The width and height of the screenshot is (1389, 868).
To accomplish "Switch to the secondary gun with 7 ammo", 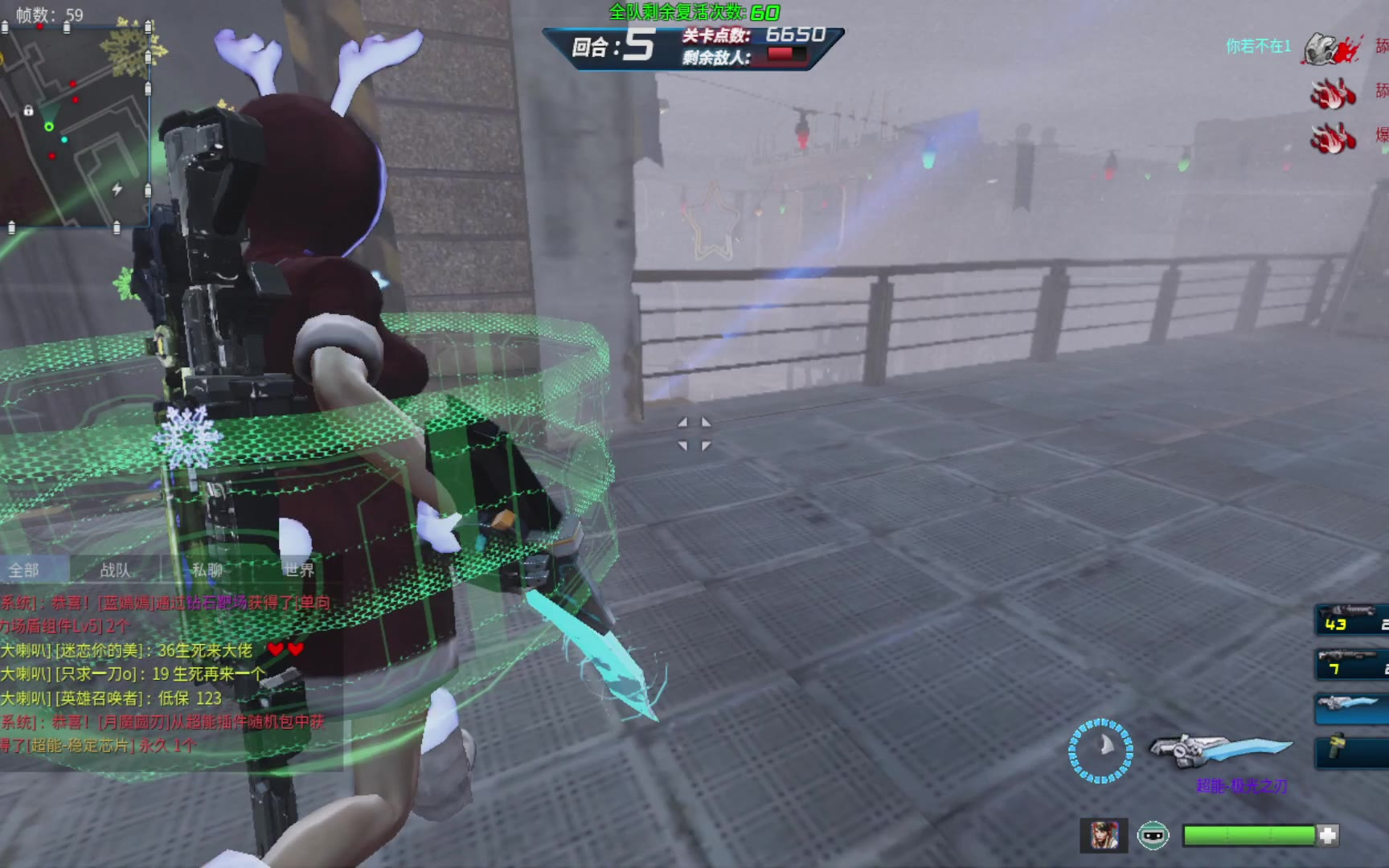I will point(1352,665).
